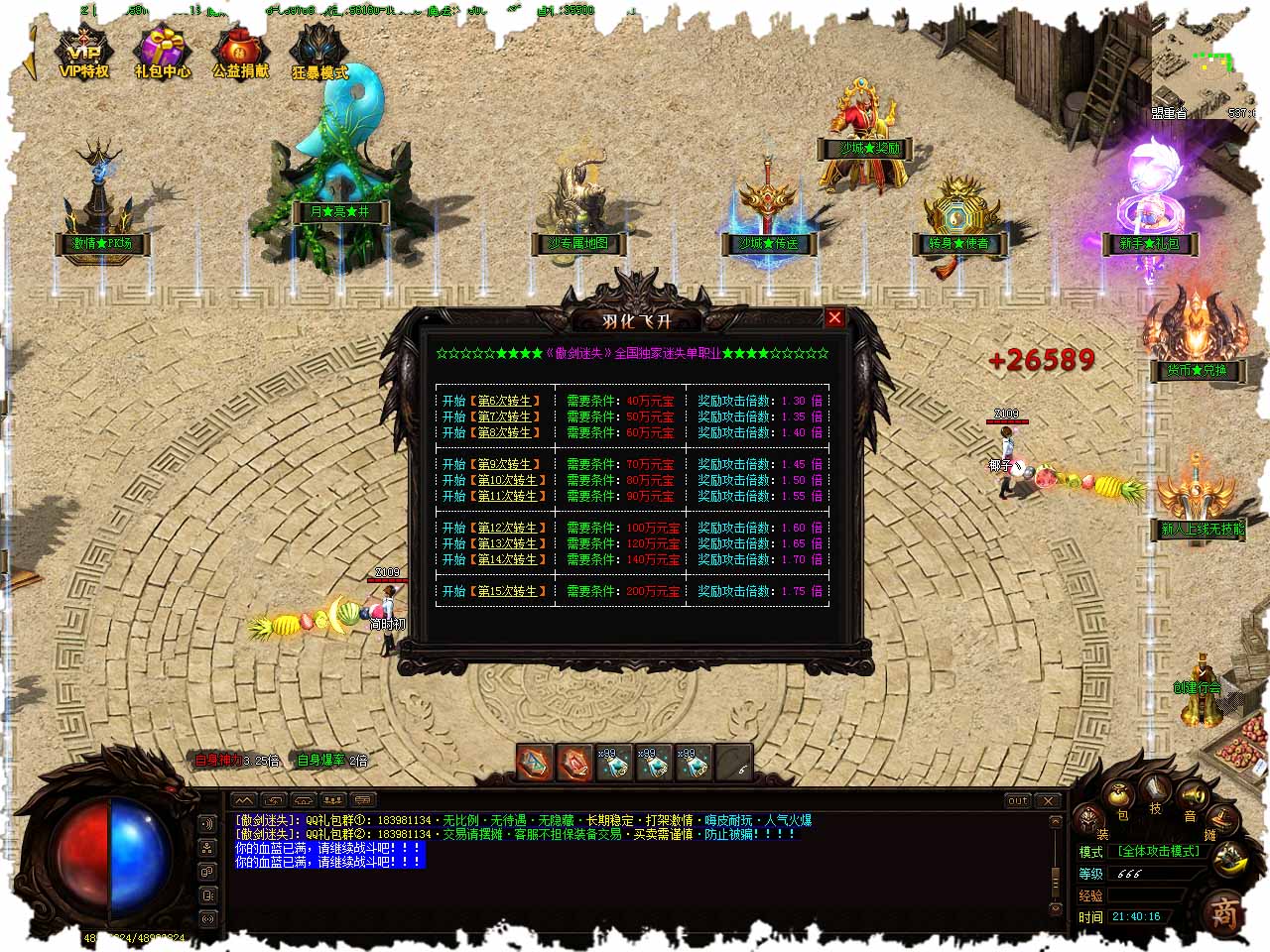Close the chat panel with the X button
Image resolution: width=1270 pixels, height=952 pixels.
(x=1048, y=800)
